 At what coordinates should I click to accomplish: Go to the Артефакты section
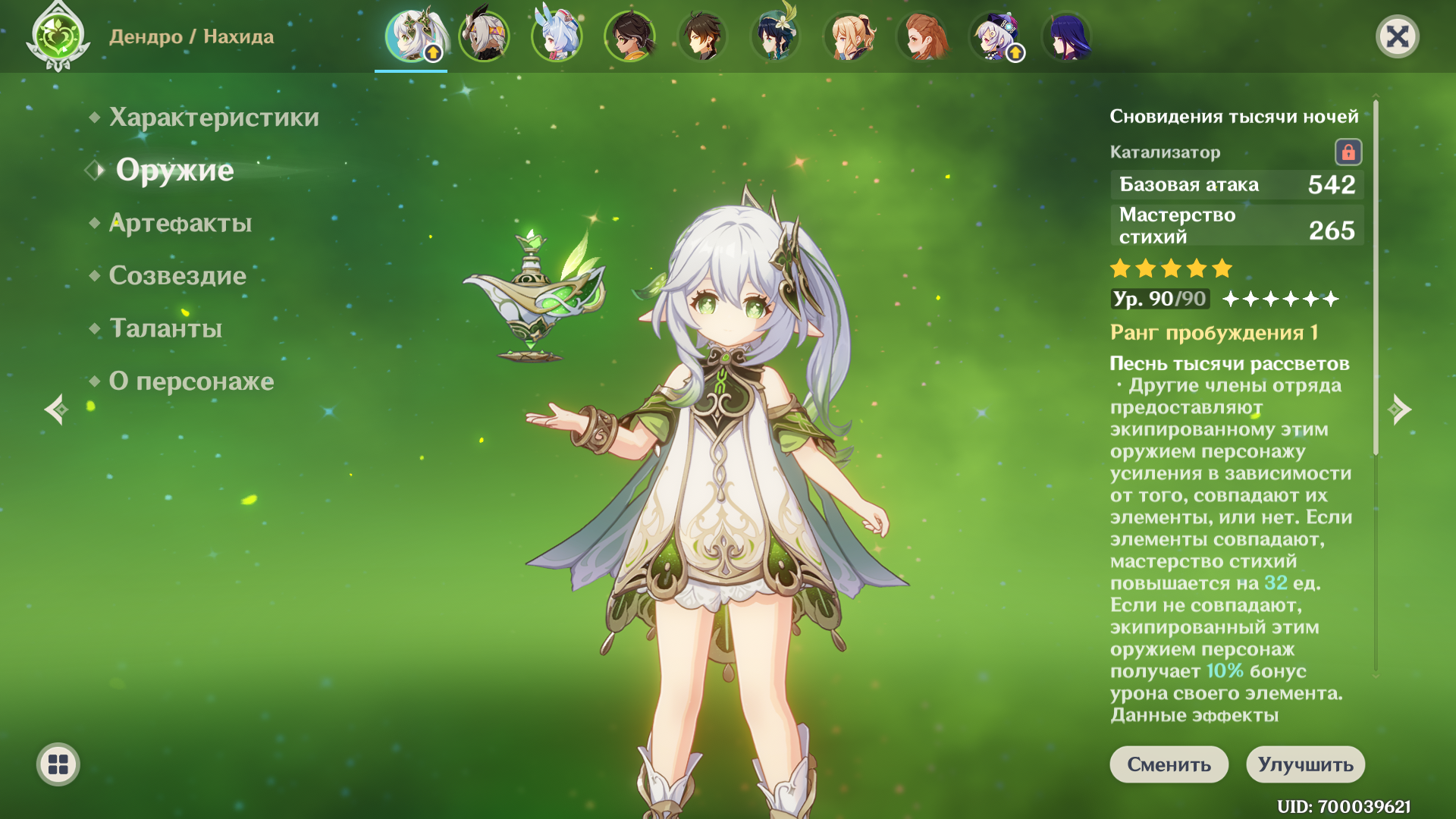[180, 223]
